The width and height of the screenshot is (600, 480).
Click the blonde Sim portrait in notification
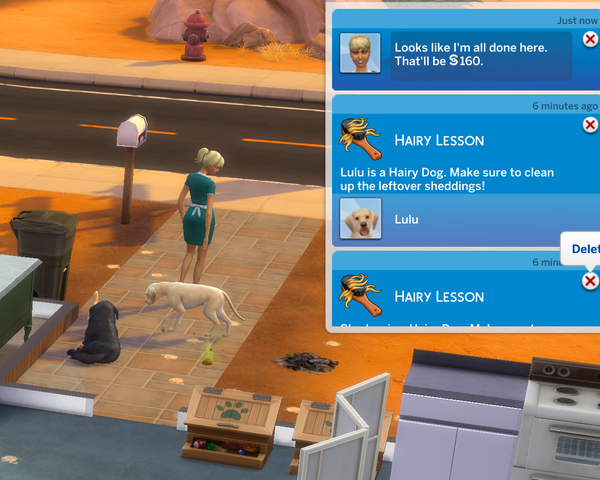click(x=359, y=53)
